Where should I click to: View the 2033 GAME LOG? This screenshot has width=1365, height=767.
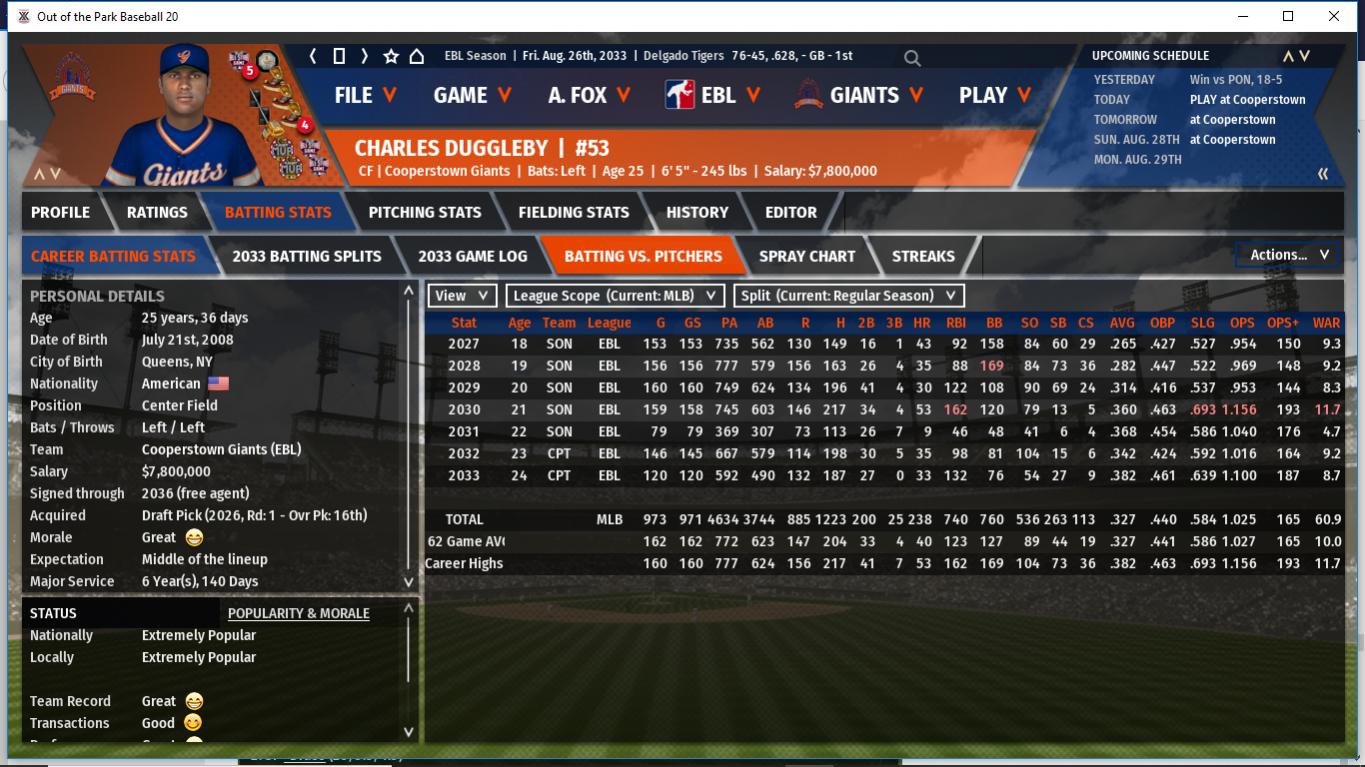coord(472,256)
